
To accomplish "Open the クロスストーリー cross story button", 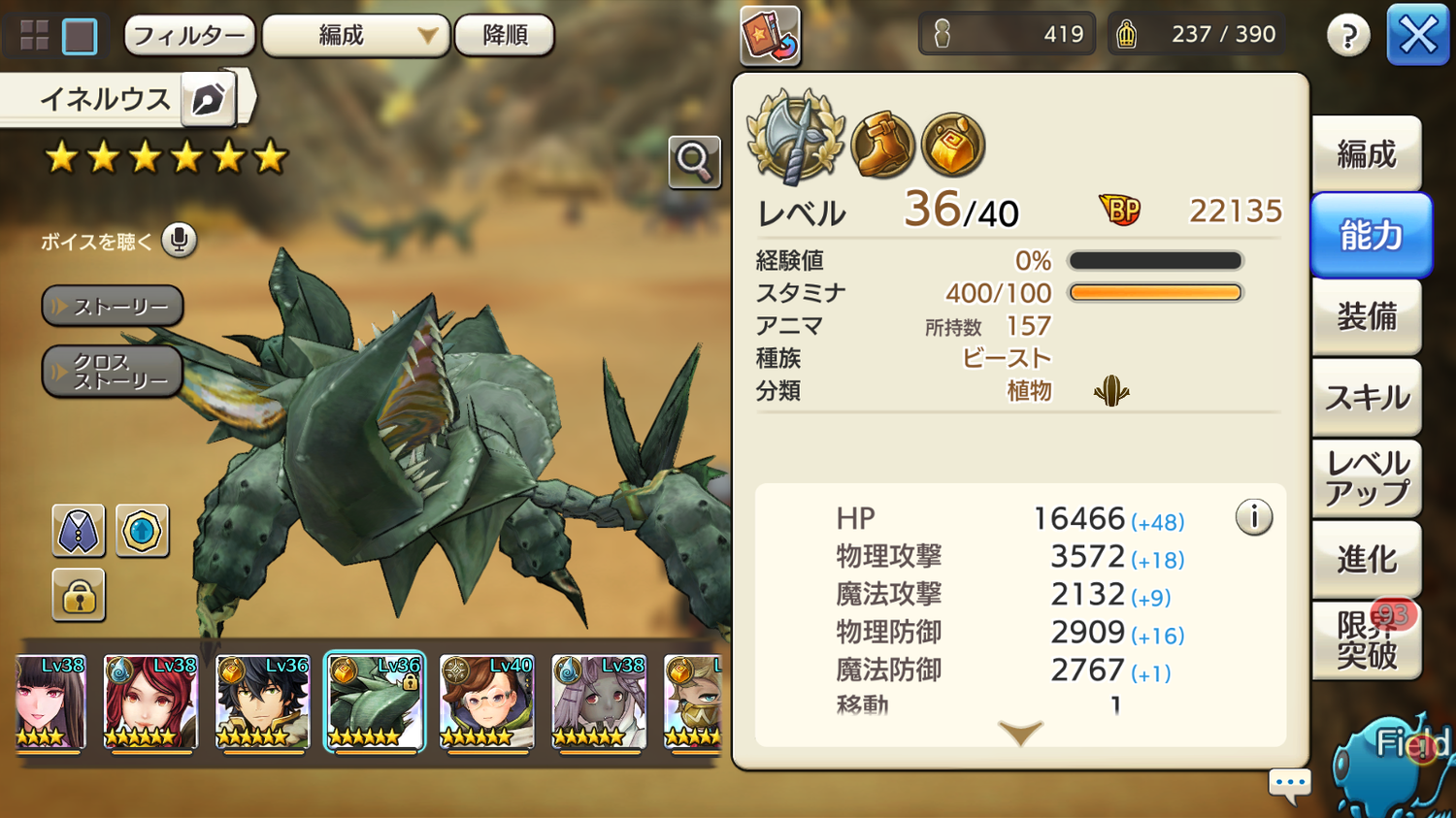I will point(113,372).
